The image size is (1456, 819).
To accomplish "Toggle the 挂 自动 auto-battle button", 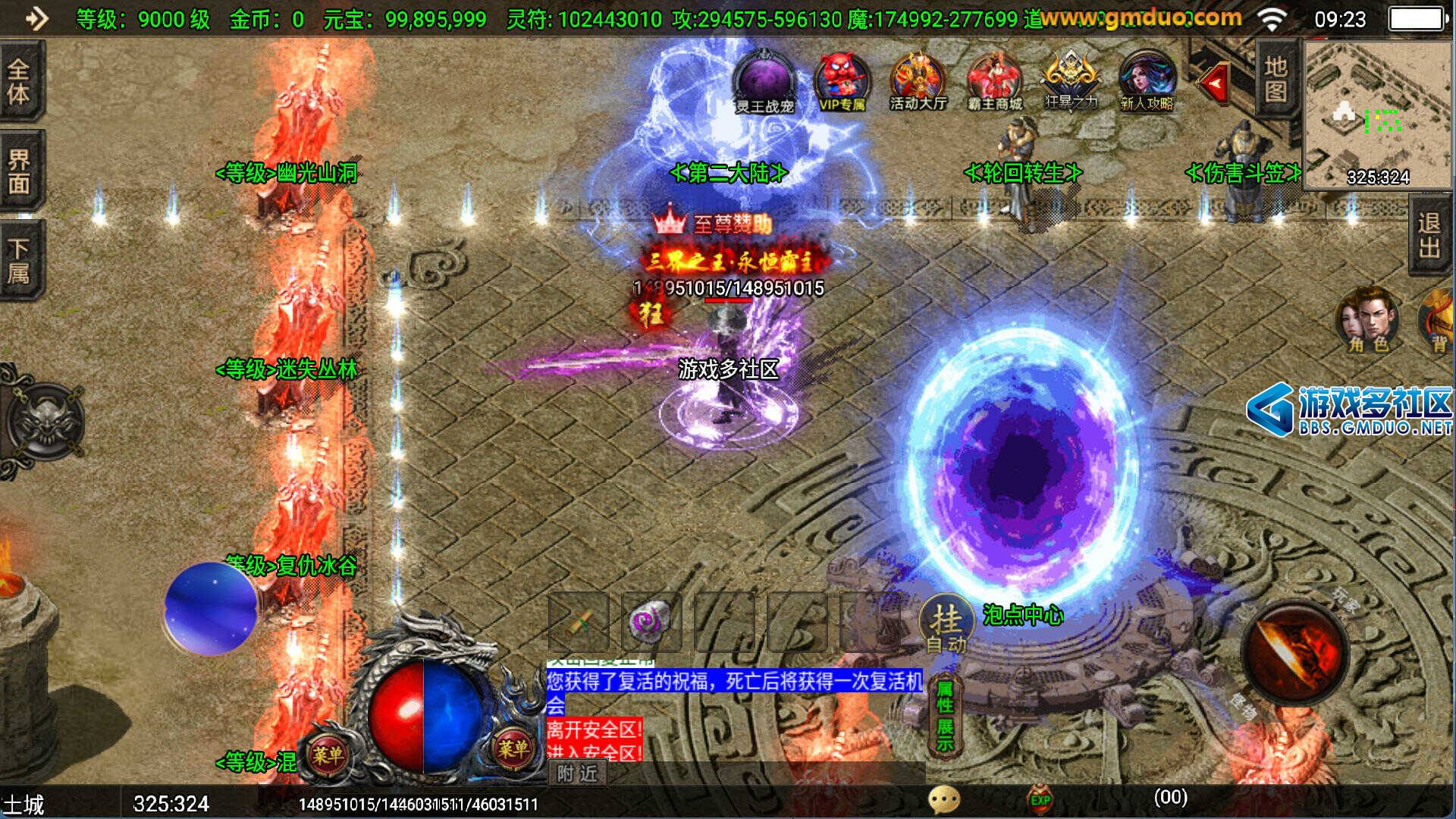I will coord(946,625).
